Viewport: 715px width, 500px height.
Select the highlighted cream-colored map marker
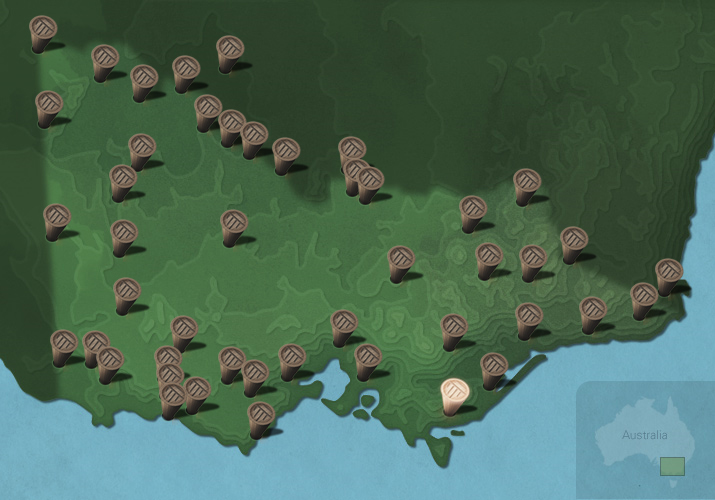coord(454,393)
